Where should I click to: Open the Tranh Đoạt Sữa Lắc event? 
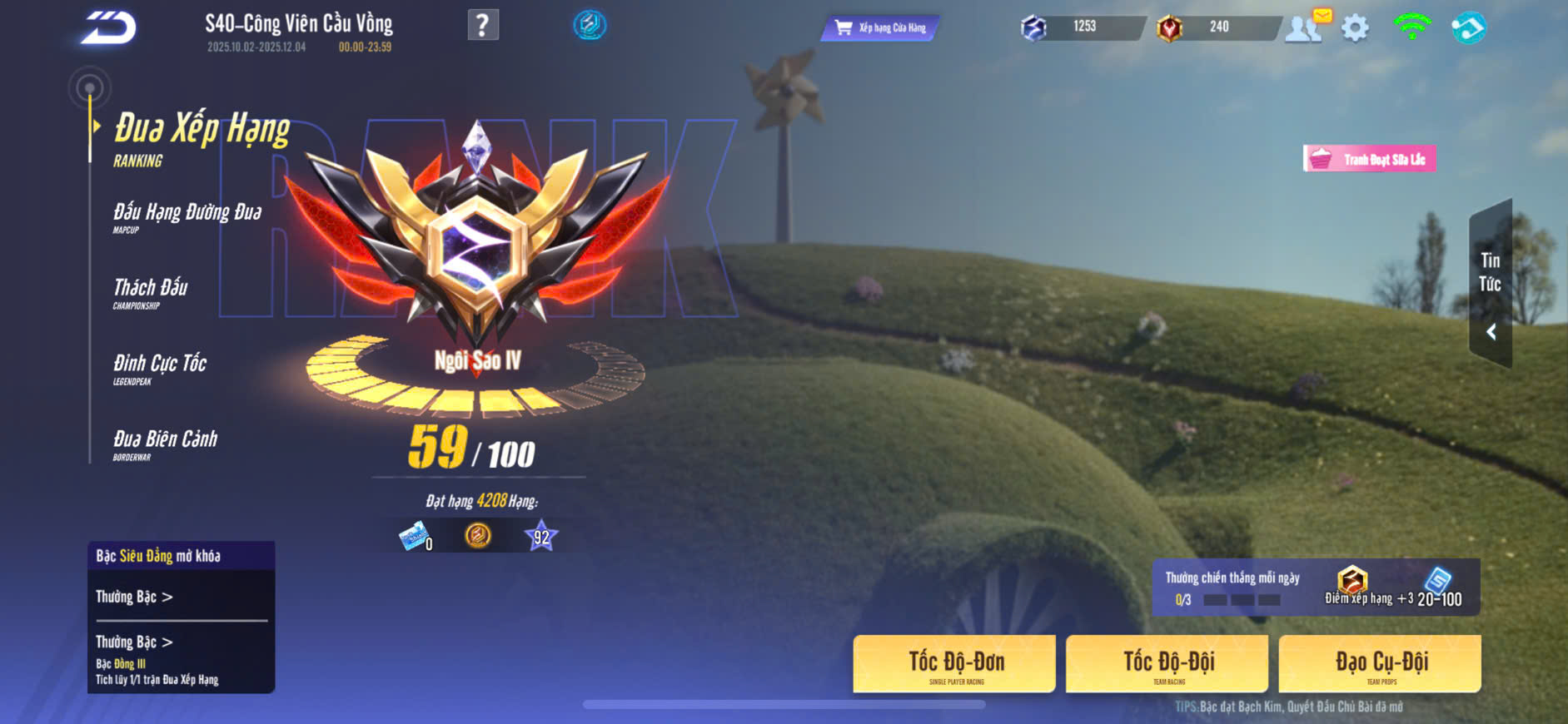click(x=1369, y=159)
